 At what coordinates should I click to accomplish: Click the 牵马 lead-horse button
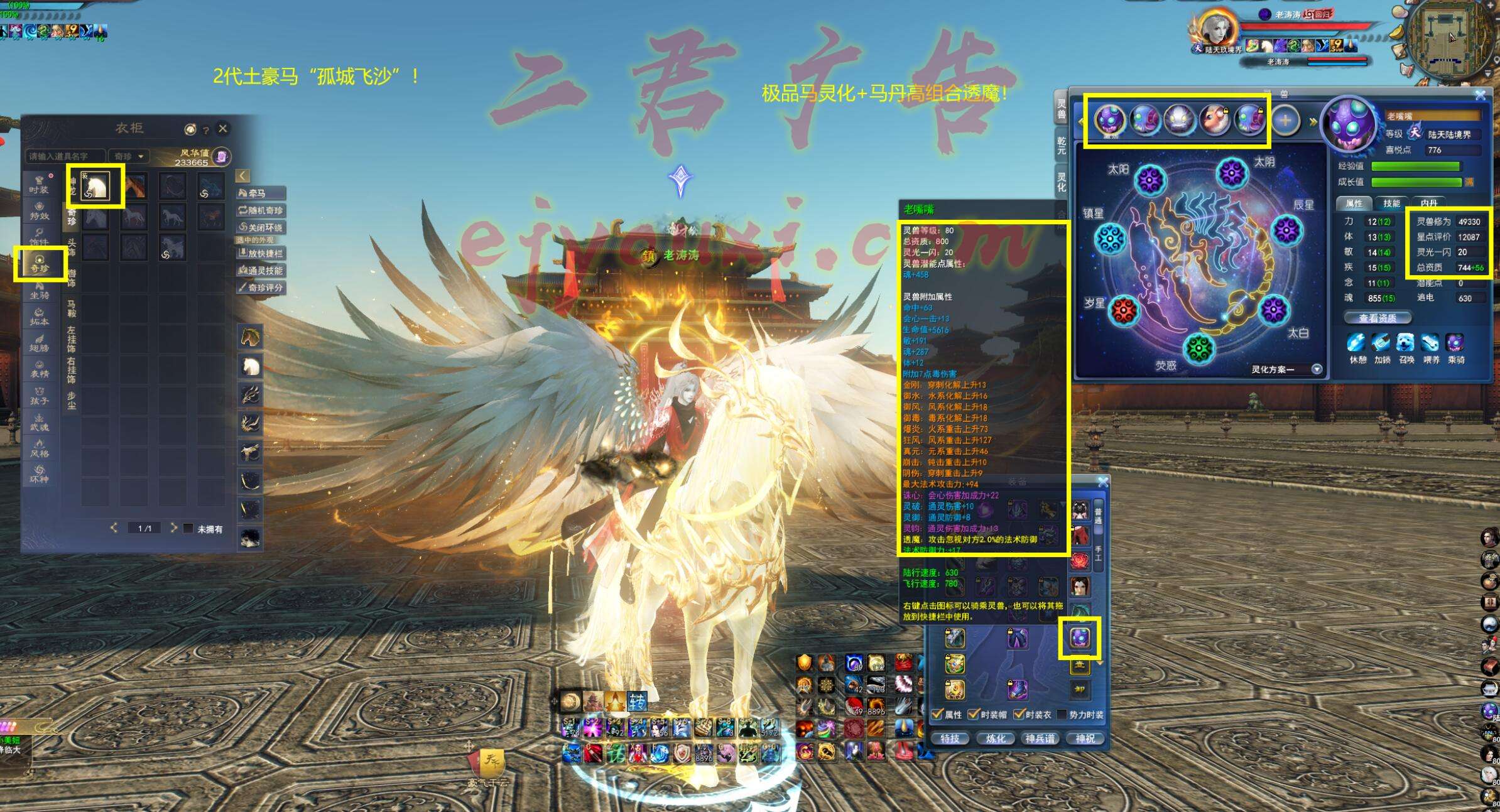(260, 193)
